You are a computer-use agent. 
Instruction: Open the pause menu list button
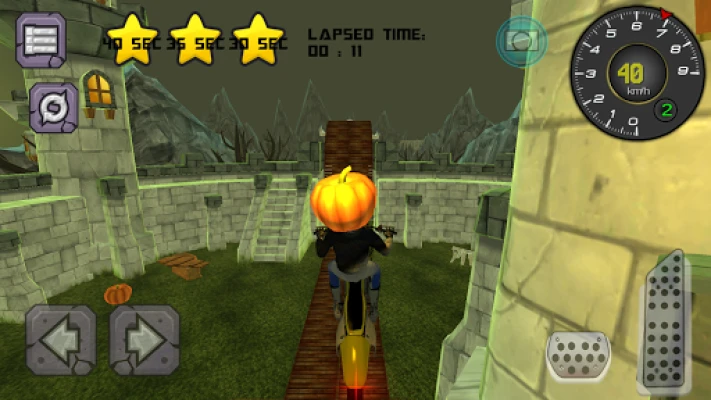[42, 39]
